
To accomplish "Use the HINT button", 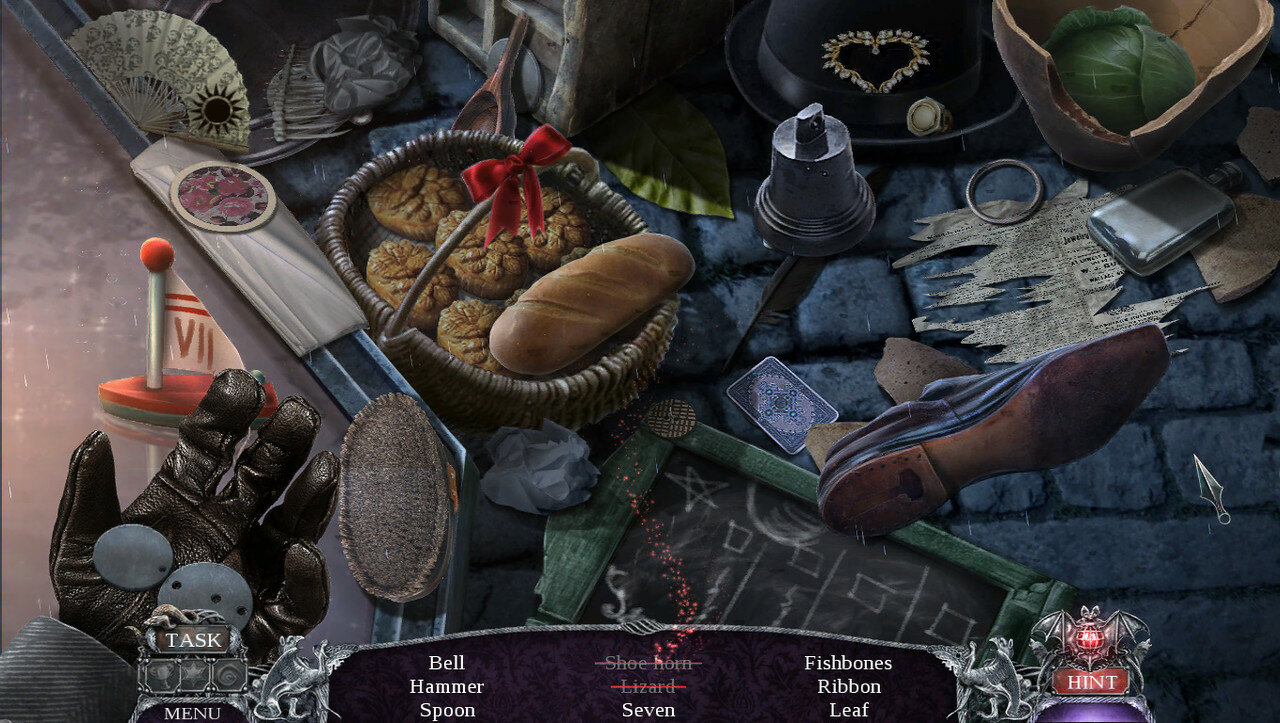I will point(1090,681).
